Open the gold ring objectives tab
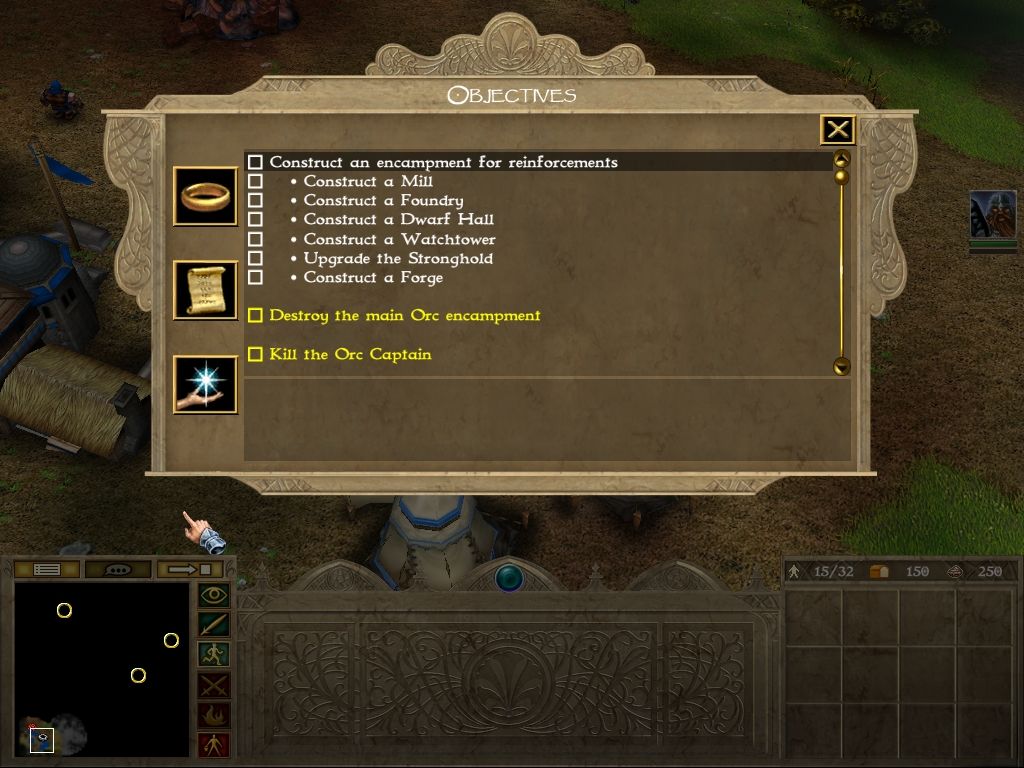 [205, 196]
